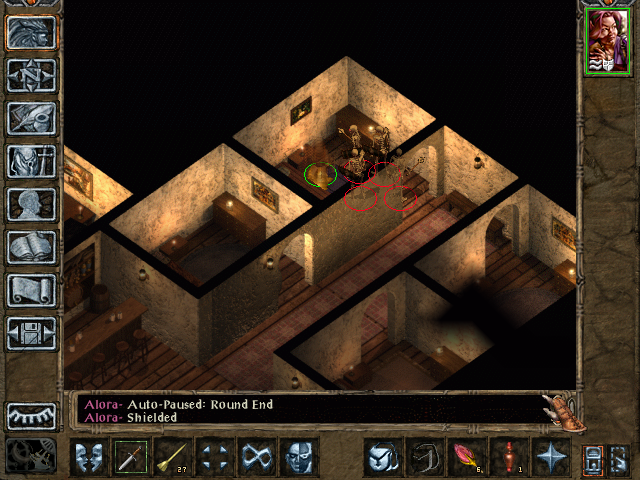Activate the talk action with two masks
Screen dimensions: 640x480
coord(88,457)
